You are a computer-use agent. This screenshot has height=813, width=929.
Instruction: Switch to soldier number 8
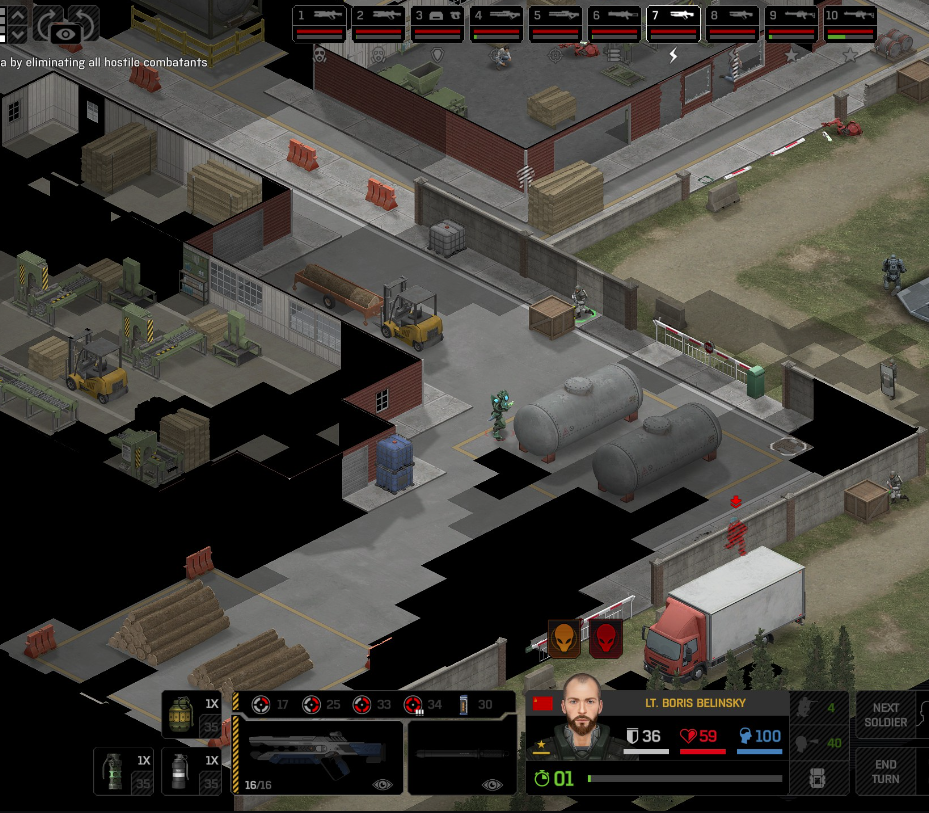click(732, 24)
